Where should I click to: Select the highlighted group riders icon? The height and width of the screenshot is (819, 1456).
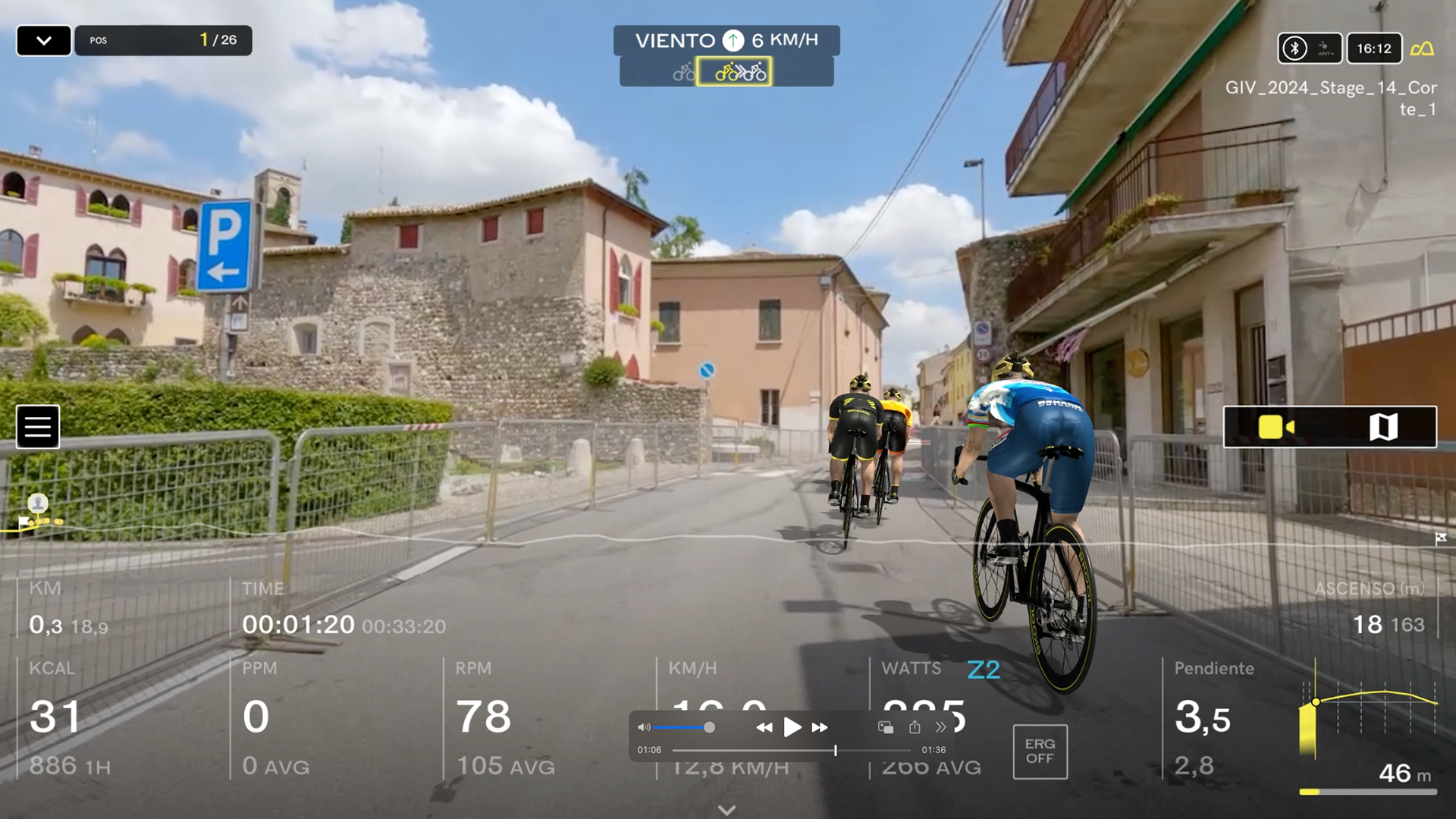[x=734, y=72]
